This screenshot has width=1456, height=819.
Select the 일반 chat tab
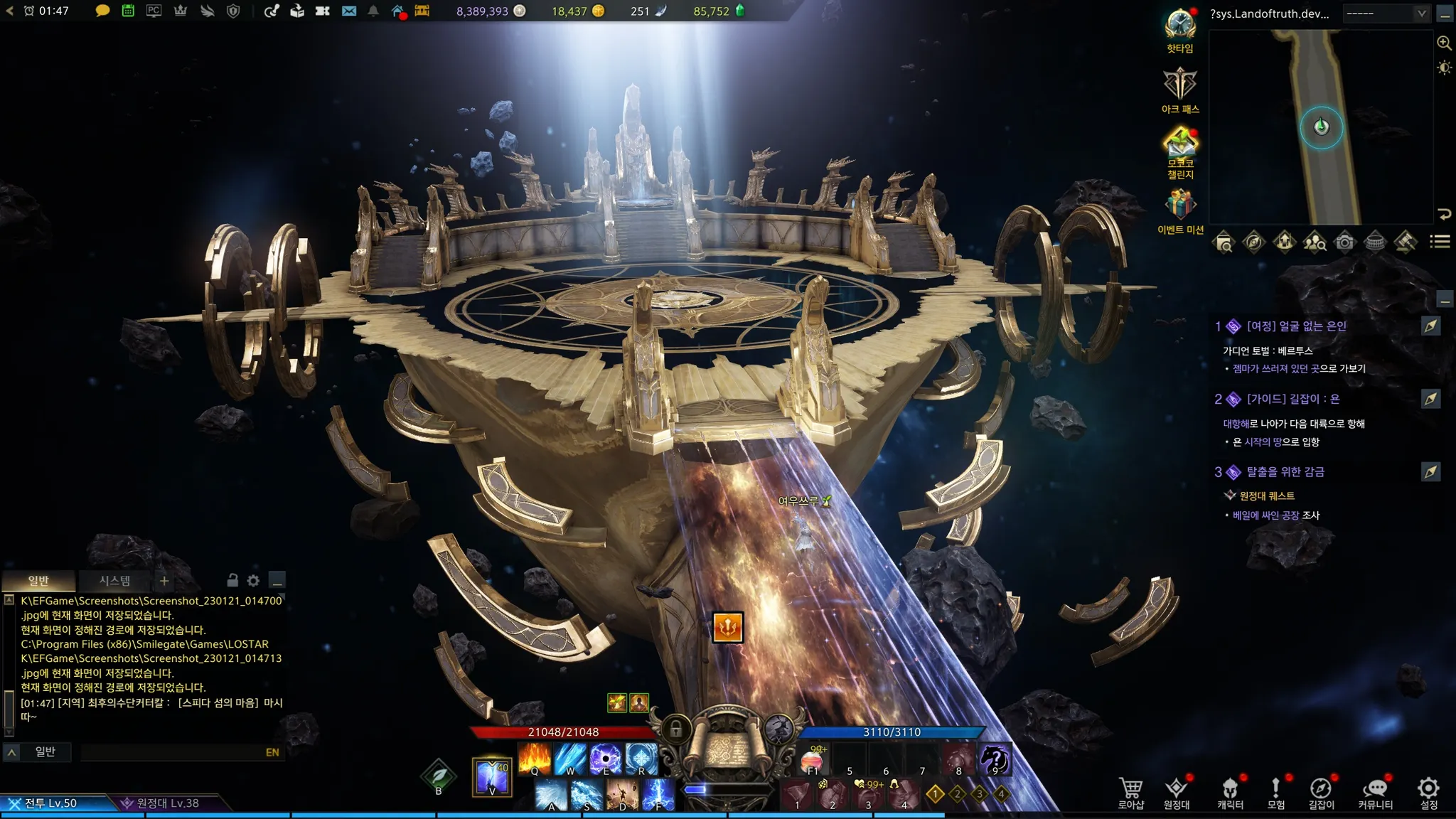click(x=38, y=581)
